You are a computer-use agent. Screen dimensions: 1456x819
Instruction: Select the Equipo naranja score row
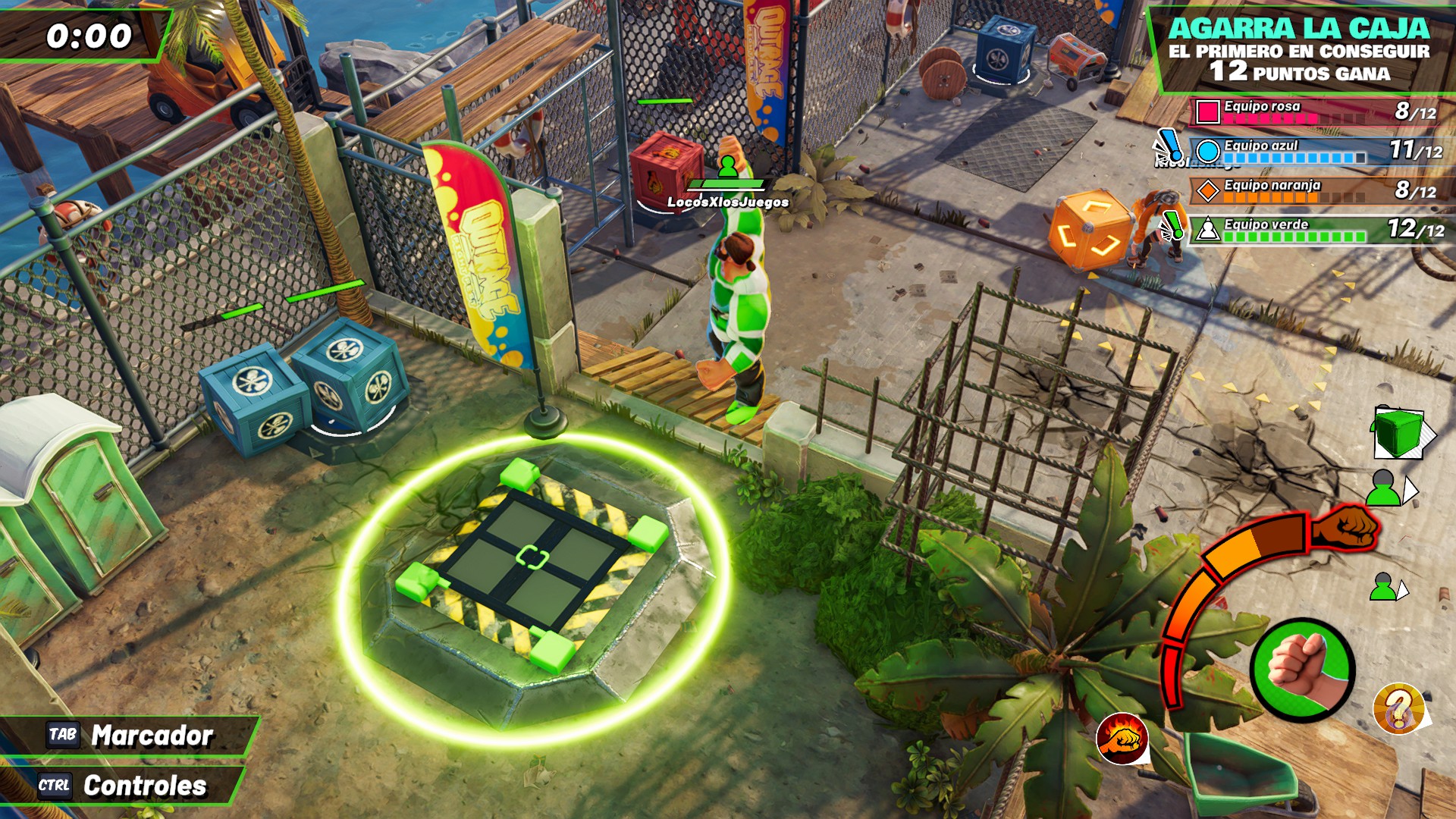[x=1319, y=190]
